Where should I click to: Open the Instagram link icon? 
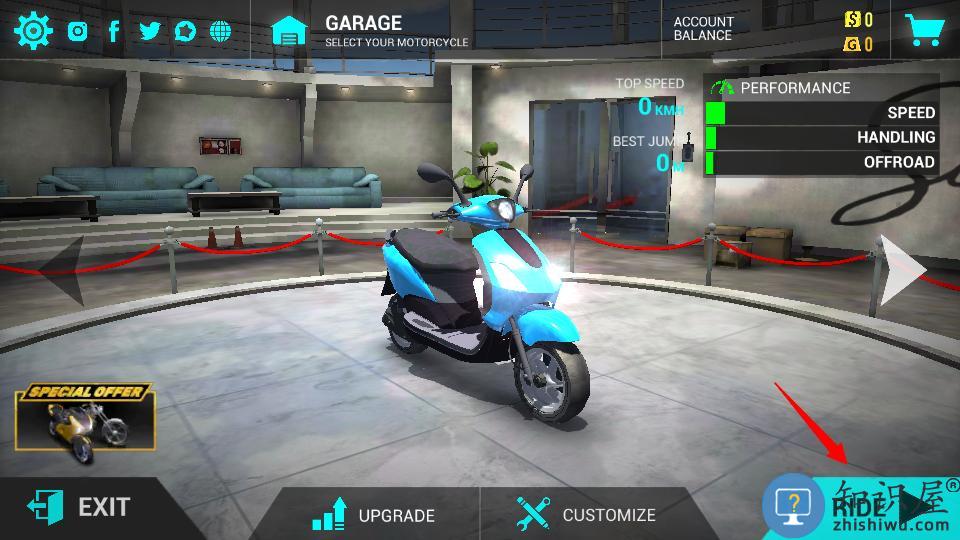pos(78,31)
